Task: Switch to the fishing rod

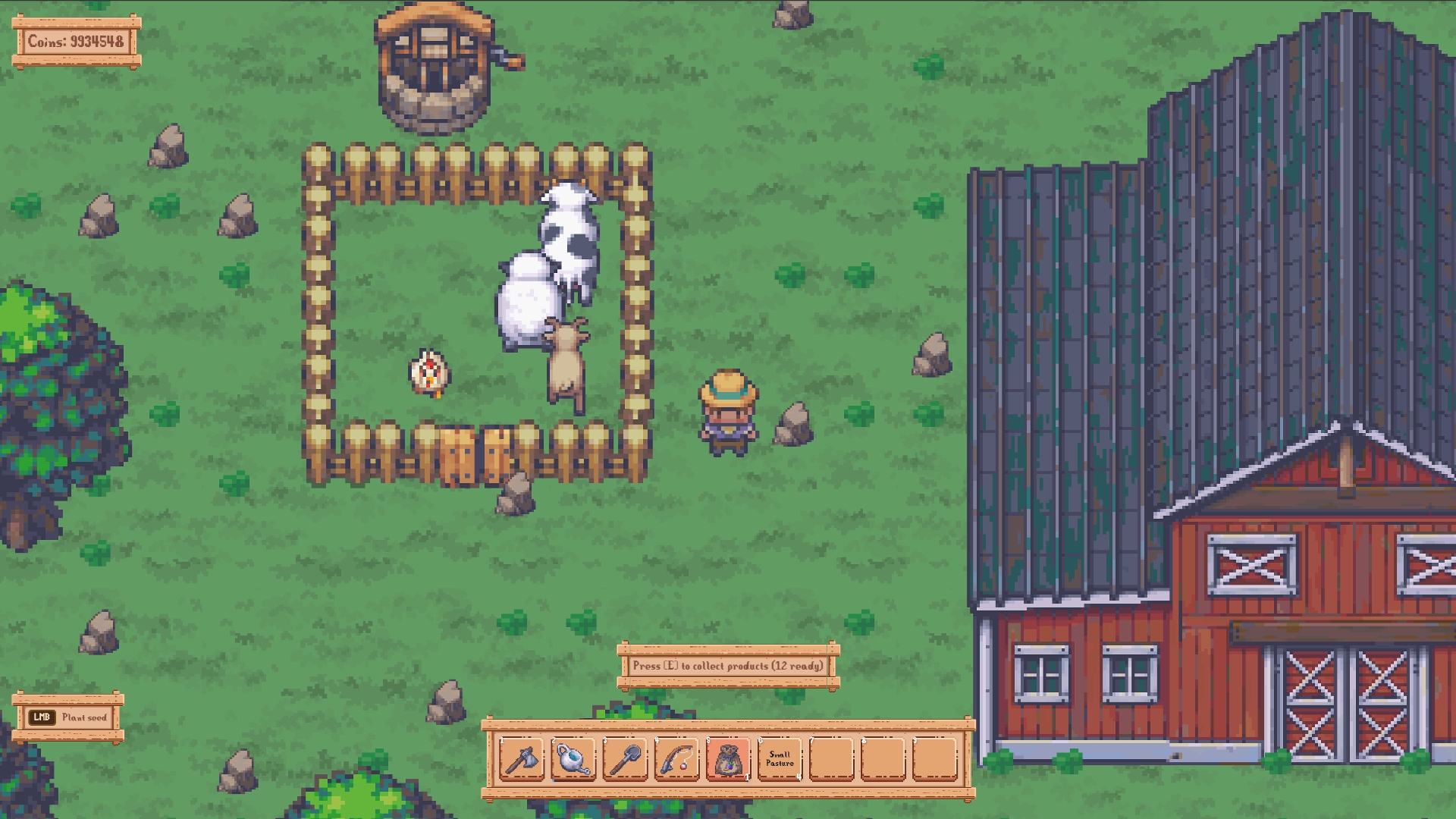Action: [676, 758]
